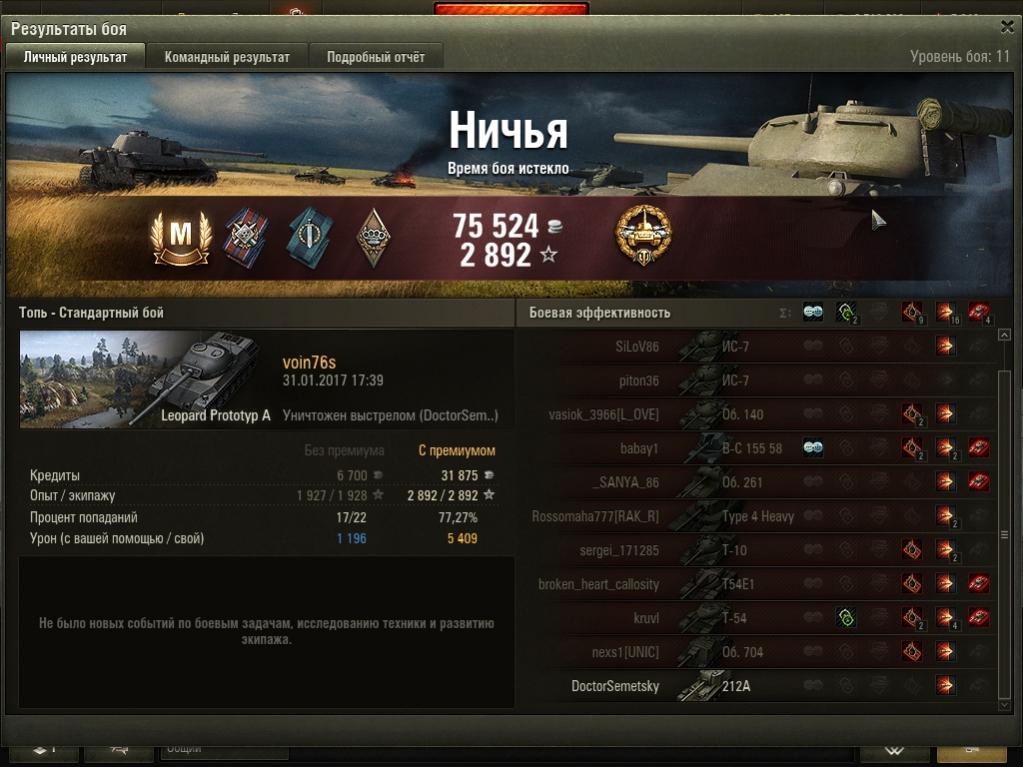
Task: Click the gold tank achievement medal
Action: pyautogui.click(x=643, y=236)
